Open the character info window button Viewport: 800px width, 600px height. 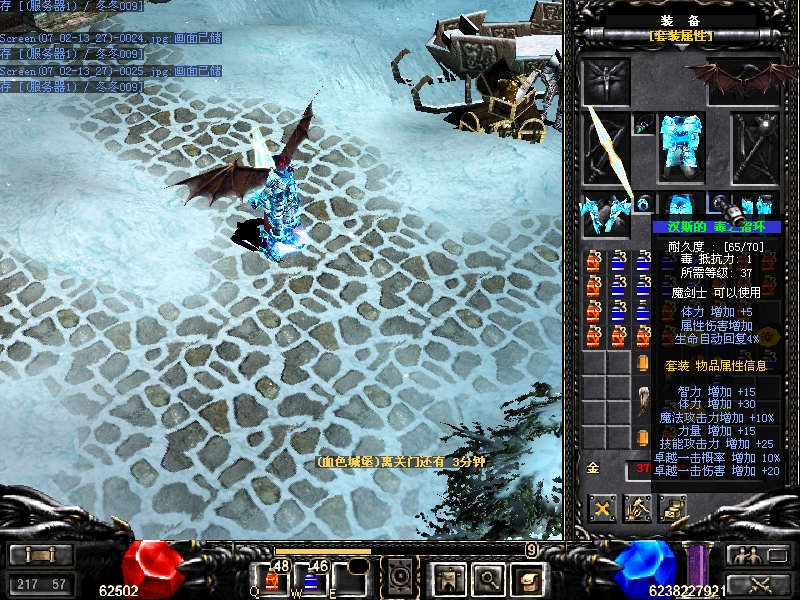point(445,577)
